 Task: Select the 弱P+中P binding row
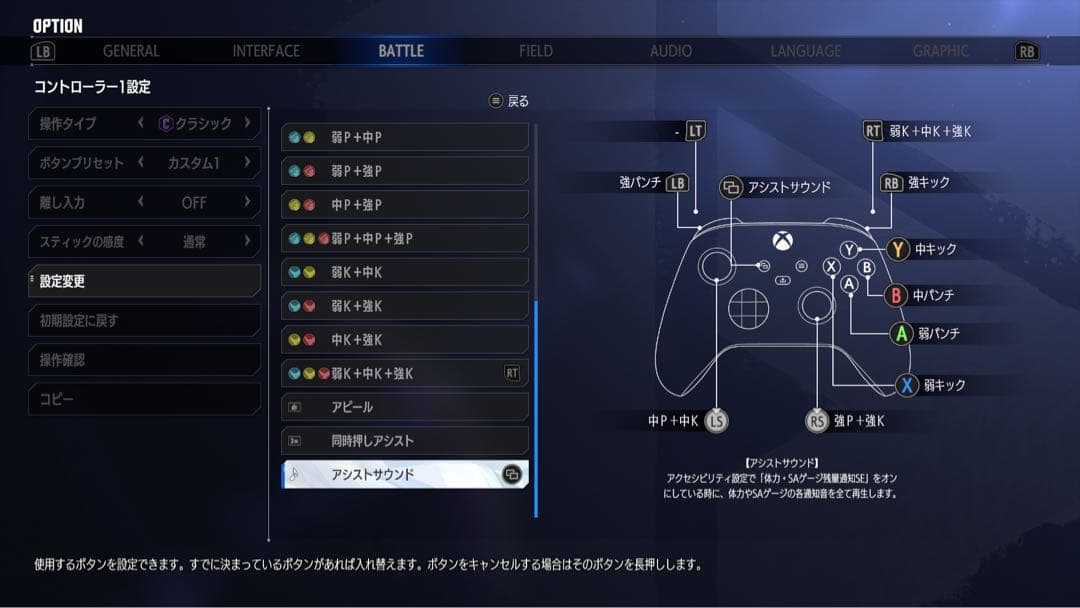click(405, 137)
